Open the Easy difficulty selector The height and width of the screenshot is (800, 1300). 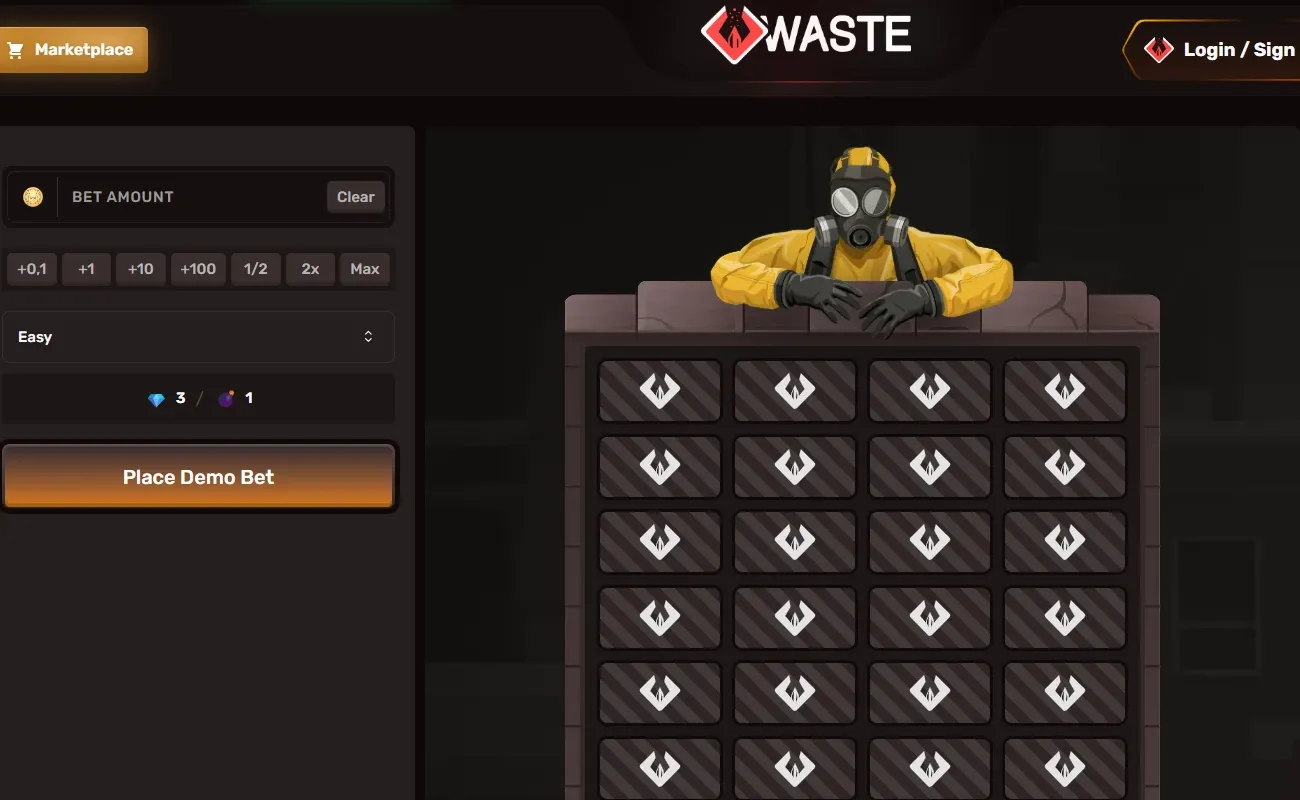(199, 337)
